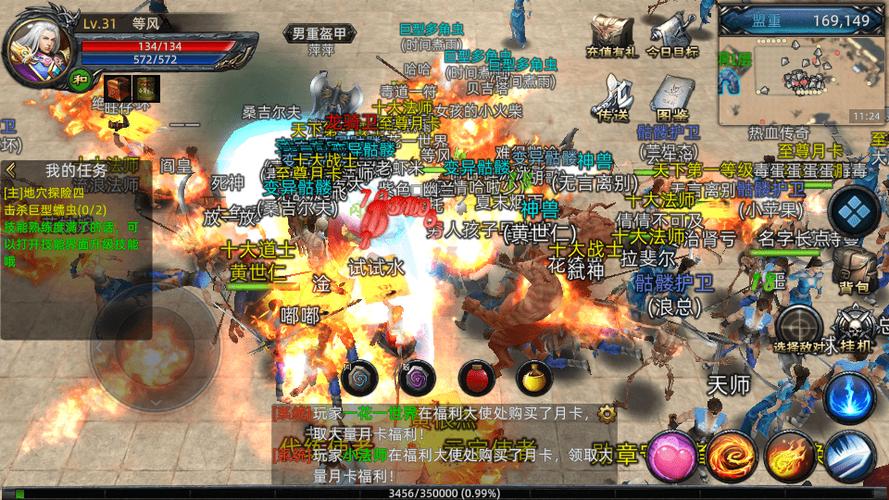Viewport: 889px width, 500px height.
Task: Collapse the 我的任务 quest panel arrow
Action: pos(11,169)
